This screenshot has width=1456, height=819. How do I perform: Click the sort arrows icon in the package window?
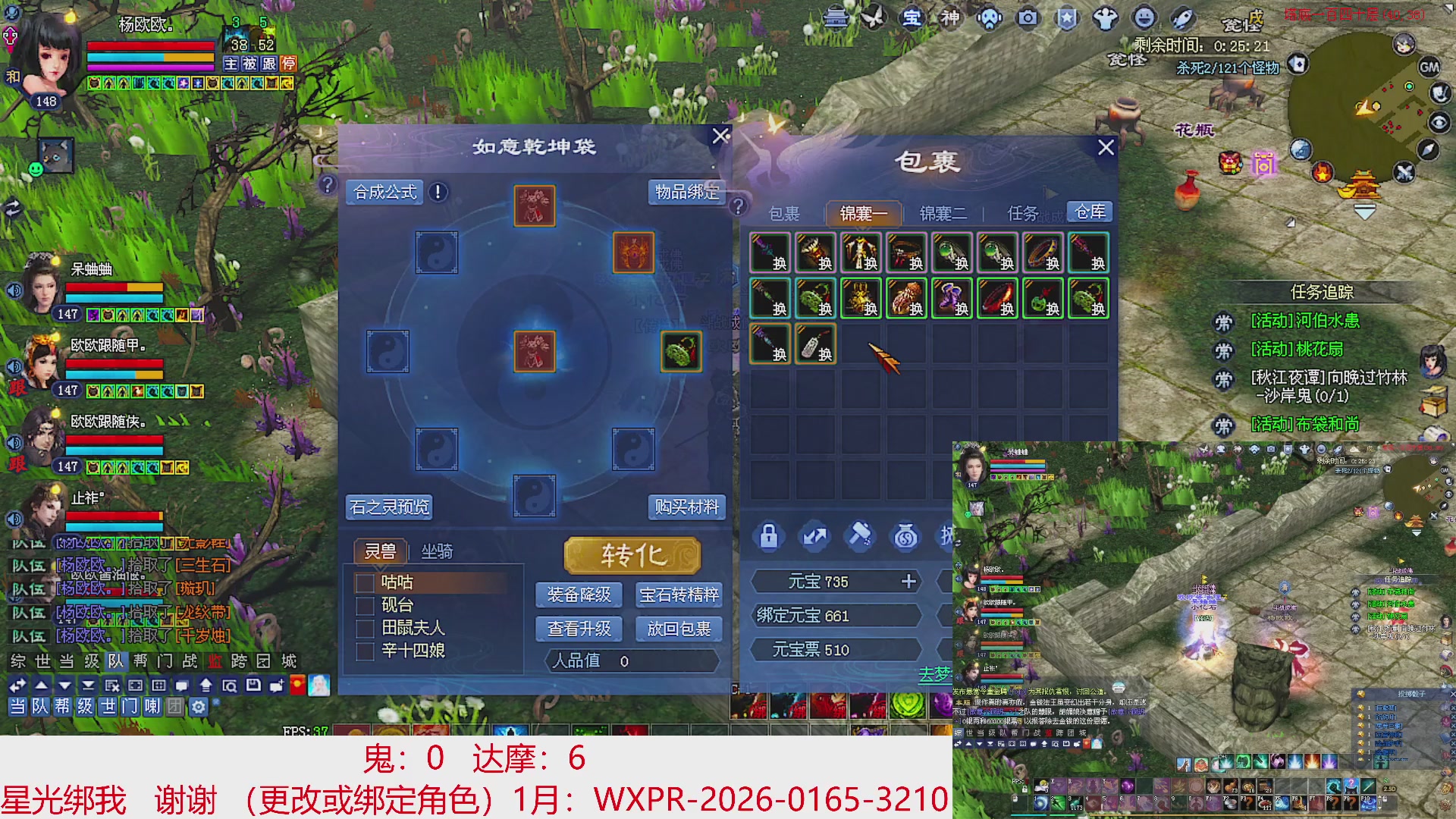tap(814, 536)
